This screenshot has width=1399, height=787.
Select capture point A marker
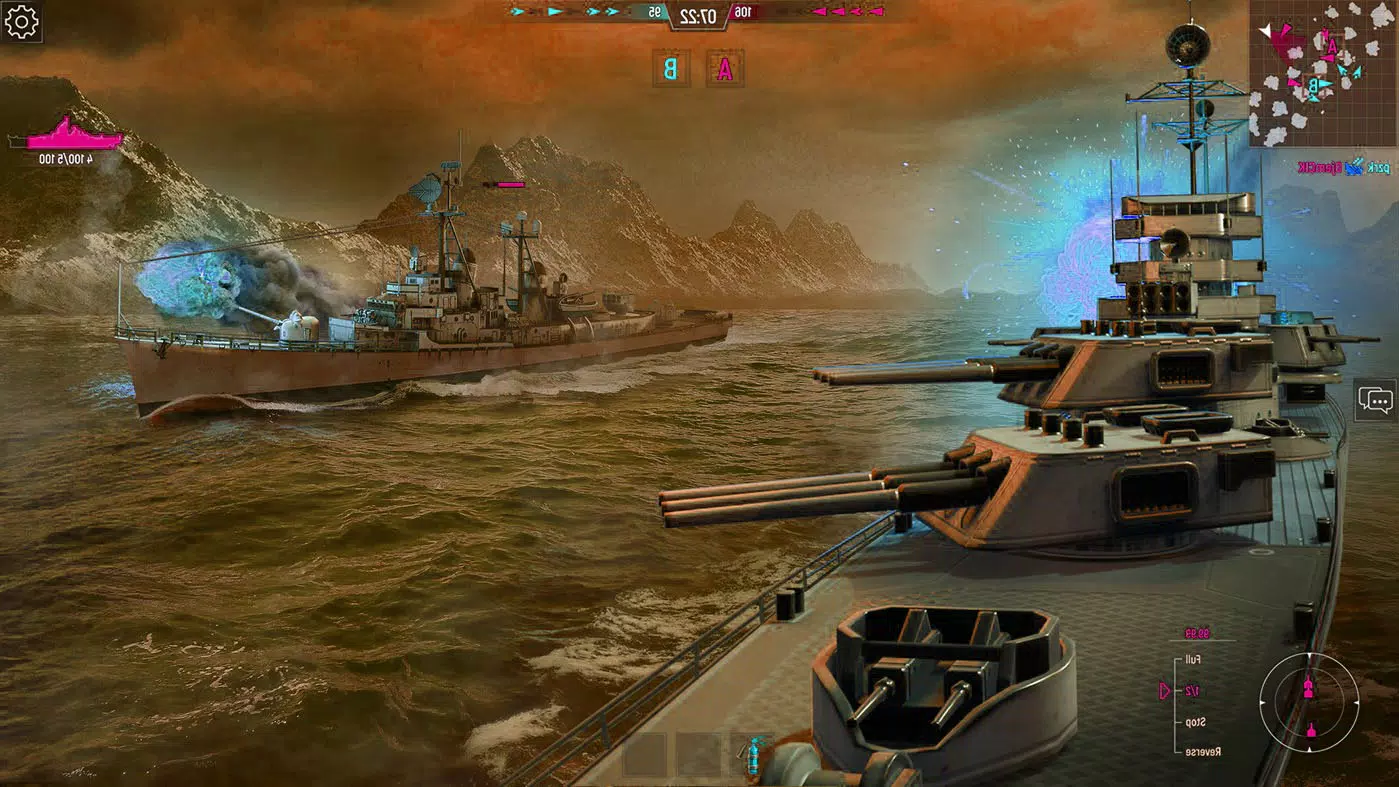click(x=725, y=68)
